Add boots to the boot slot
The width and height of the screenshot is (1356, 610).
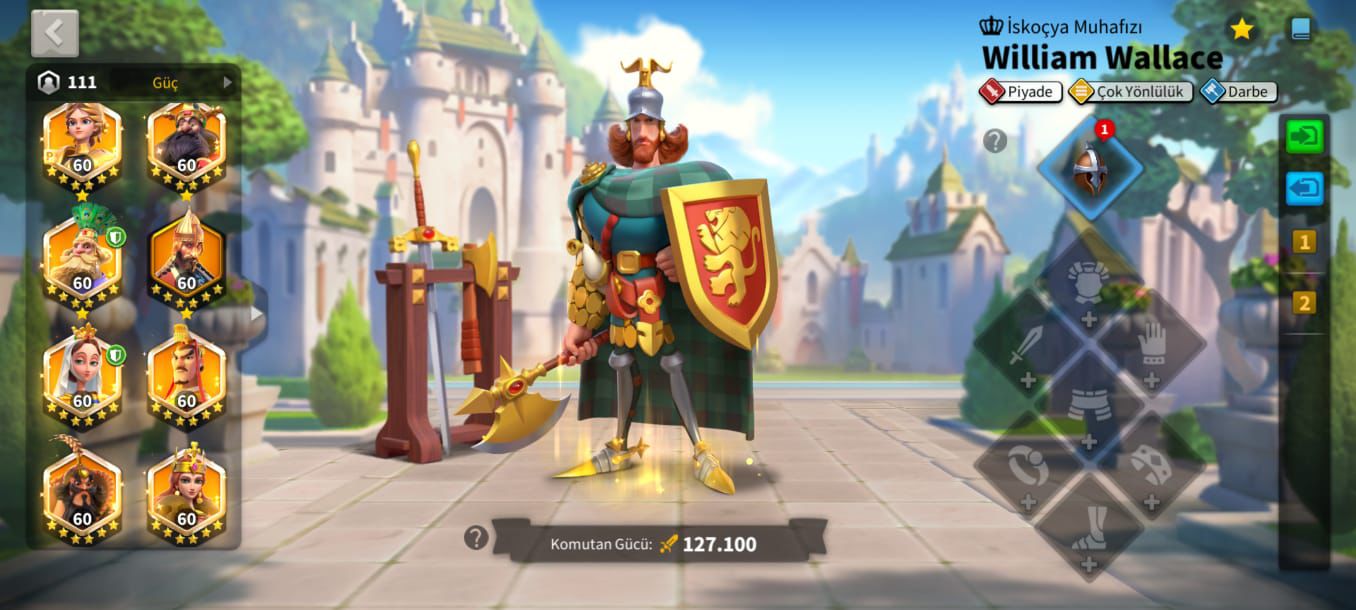[x=1089, y=533]
